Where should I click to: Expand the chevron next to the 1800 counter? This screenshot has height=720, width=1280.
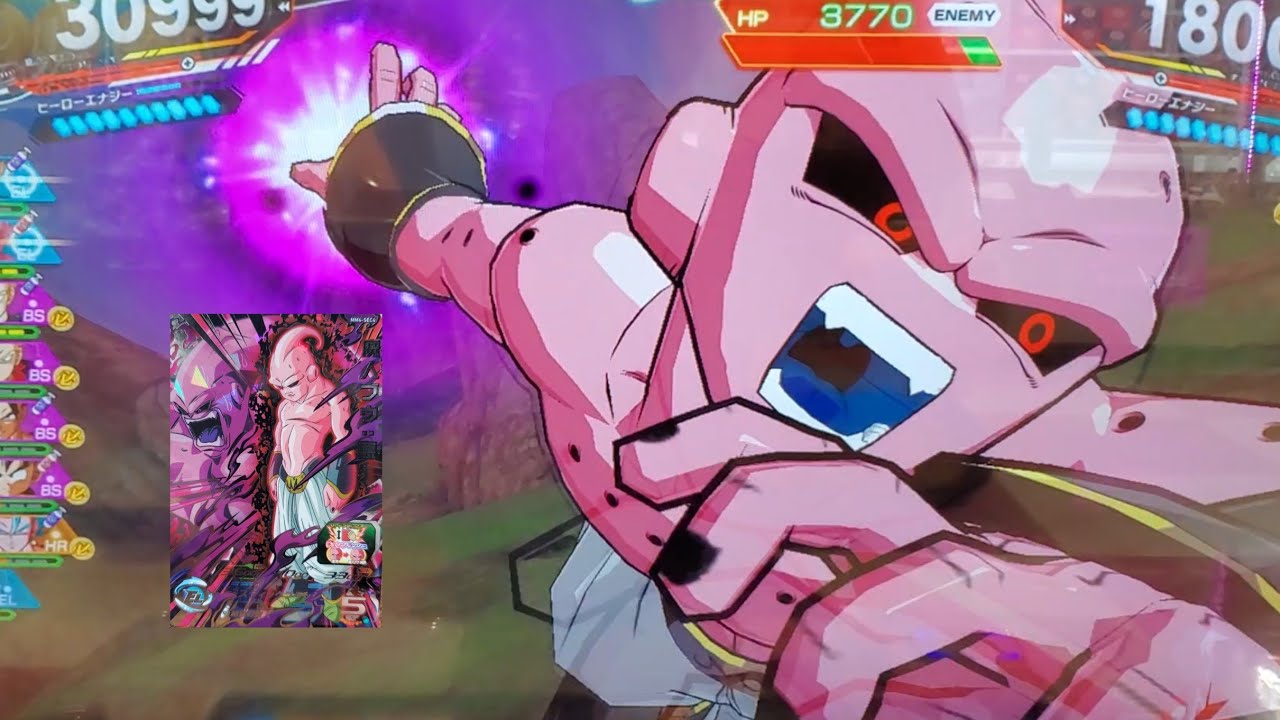1069,19
